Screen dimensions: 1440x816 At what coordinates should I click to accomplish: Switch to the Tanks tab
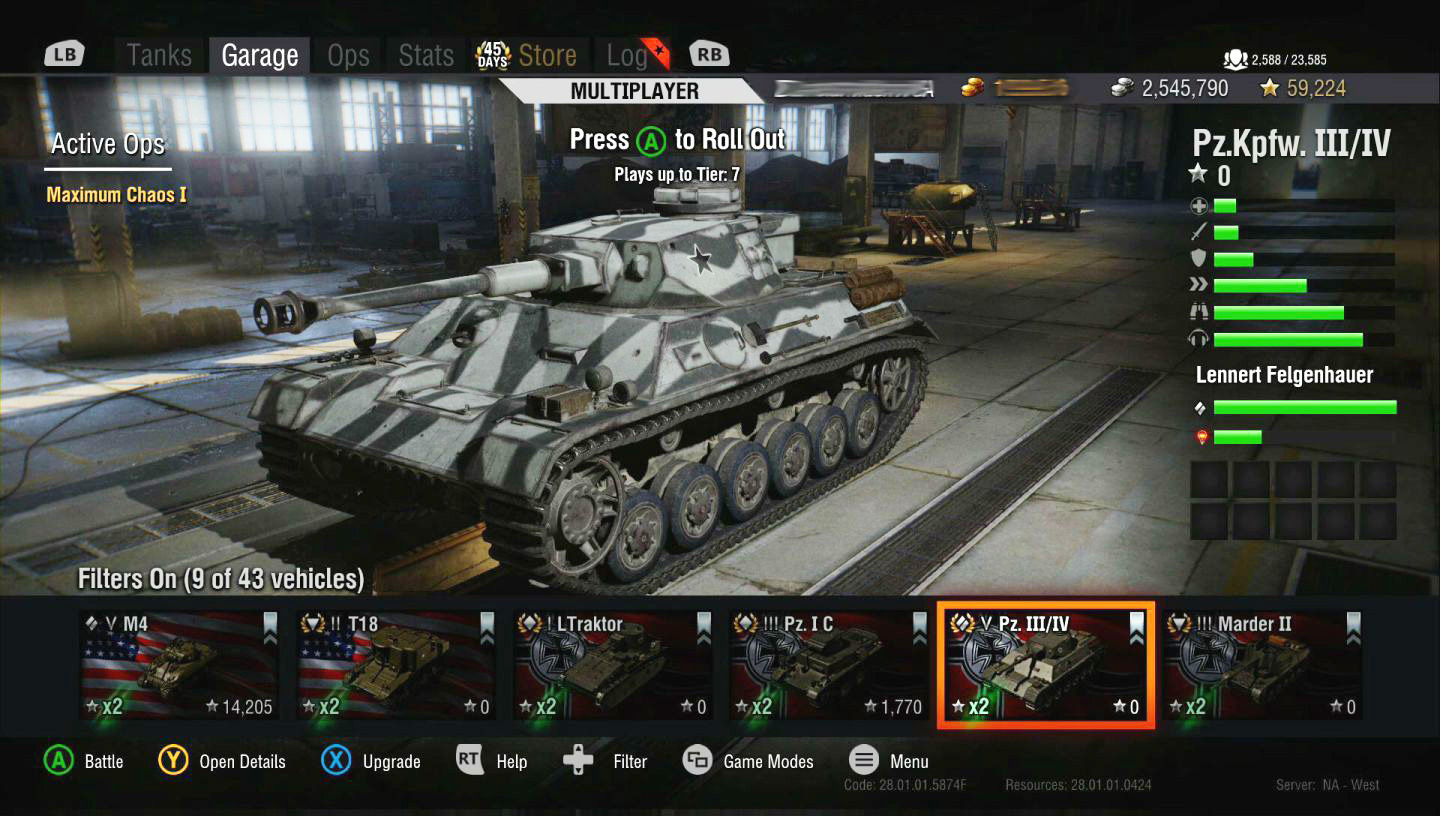(x=159, y=55)
